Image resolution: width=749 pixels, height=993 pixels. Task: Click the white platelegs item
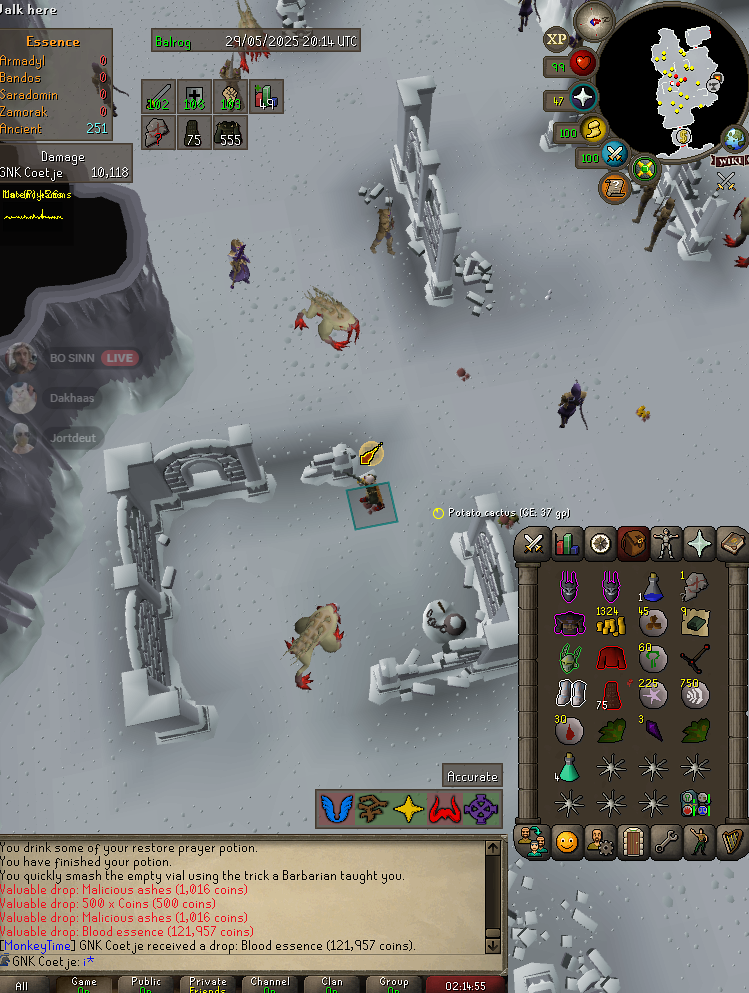[x=568, y=694]
